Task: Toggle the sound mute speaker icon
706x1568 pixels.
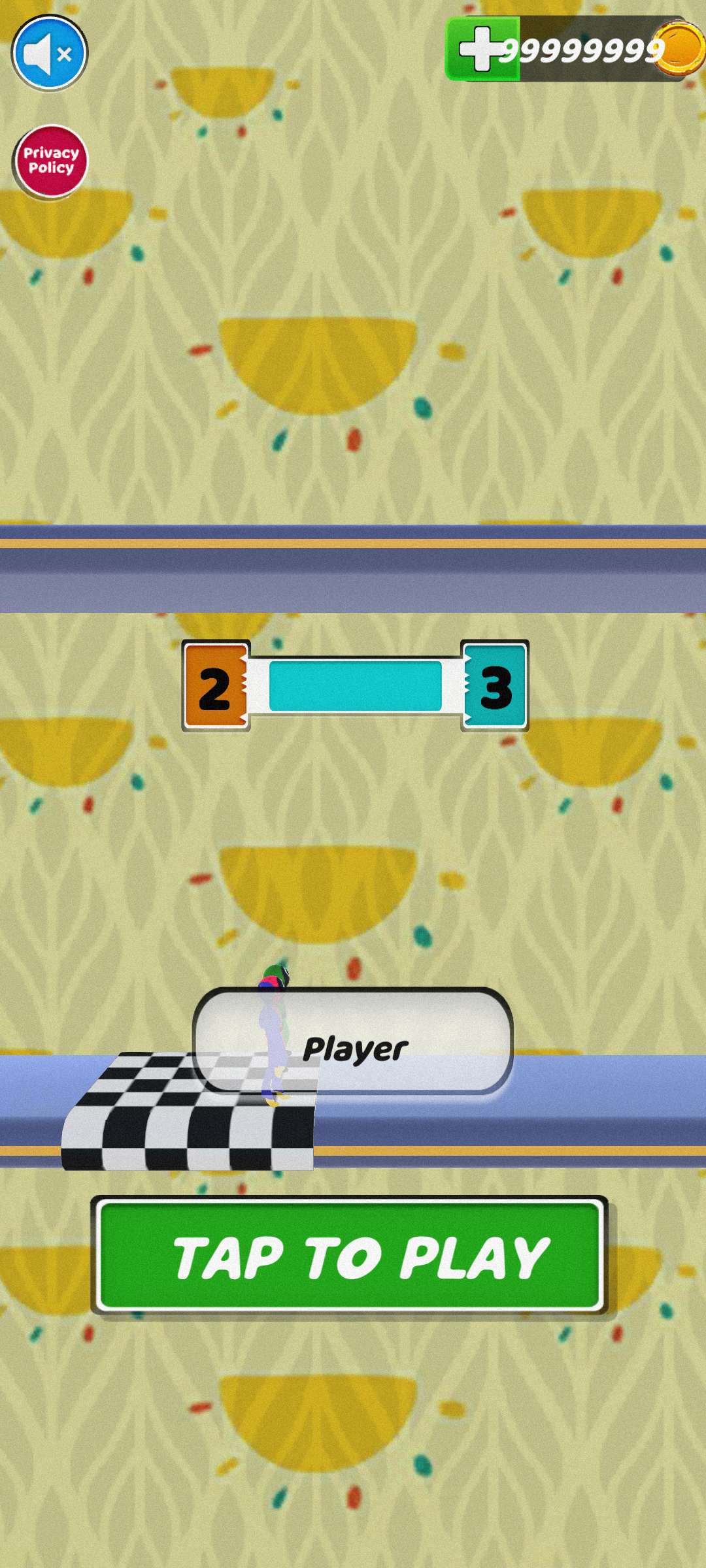Action: (x=50, y=53)
